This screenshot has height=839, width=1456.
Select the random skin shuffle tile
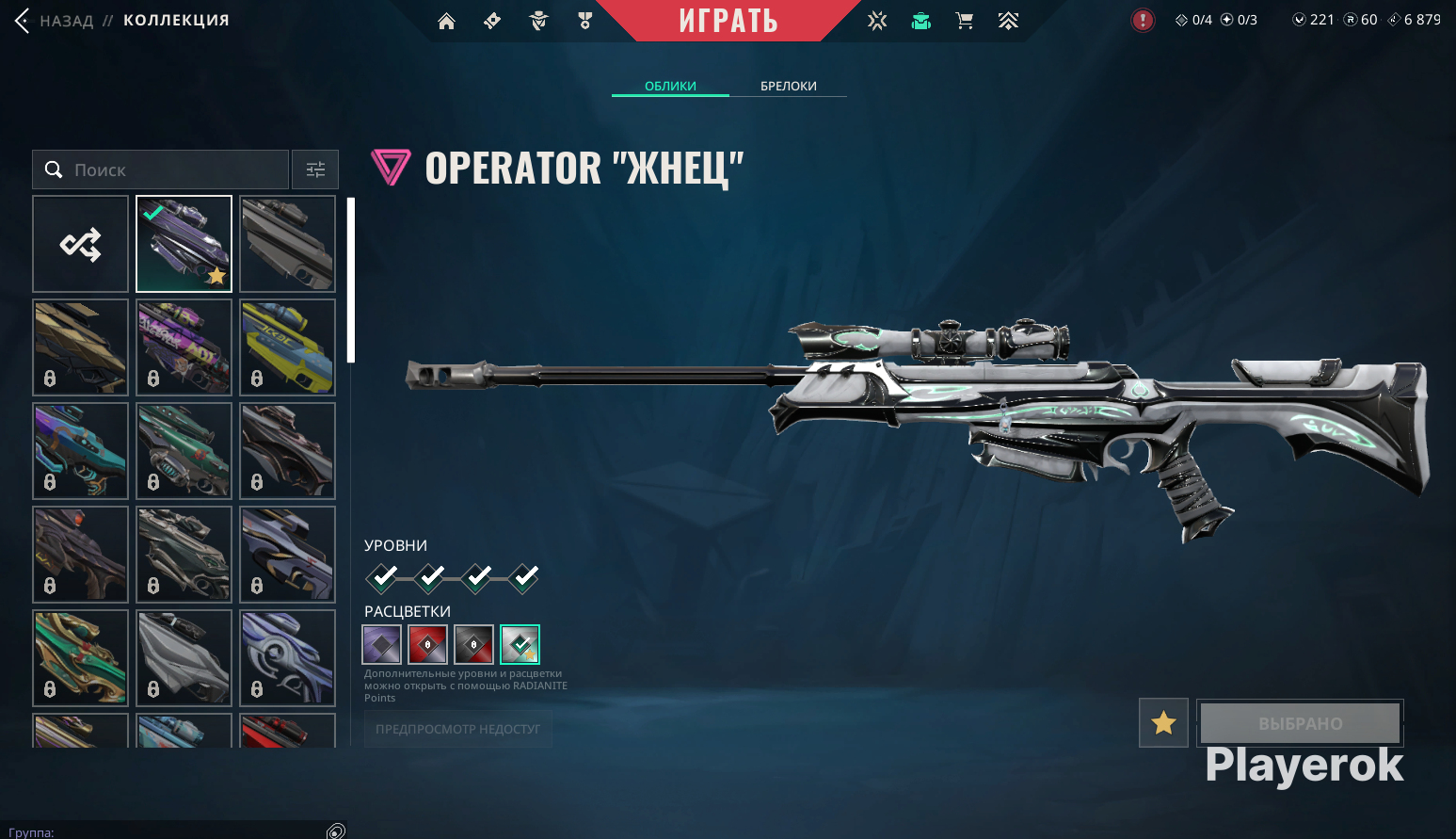coord(81,245)
